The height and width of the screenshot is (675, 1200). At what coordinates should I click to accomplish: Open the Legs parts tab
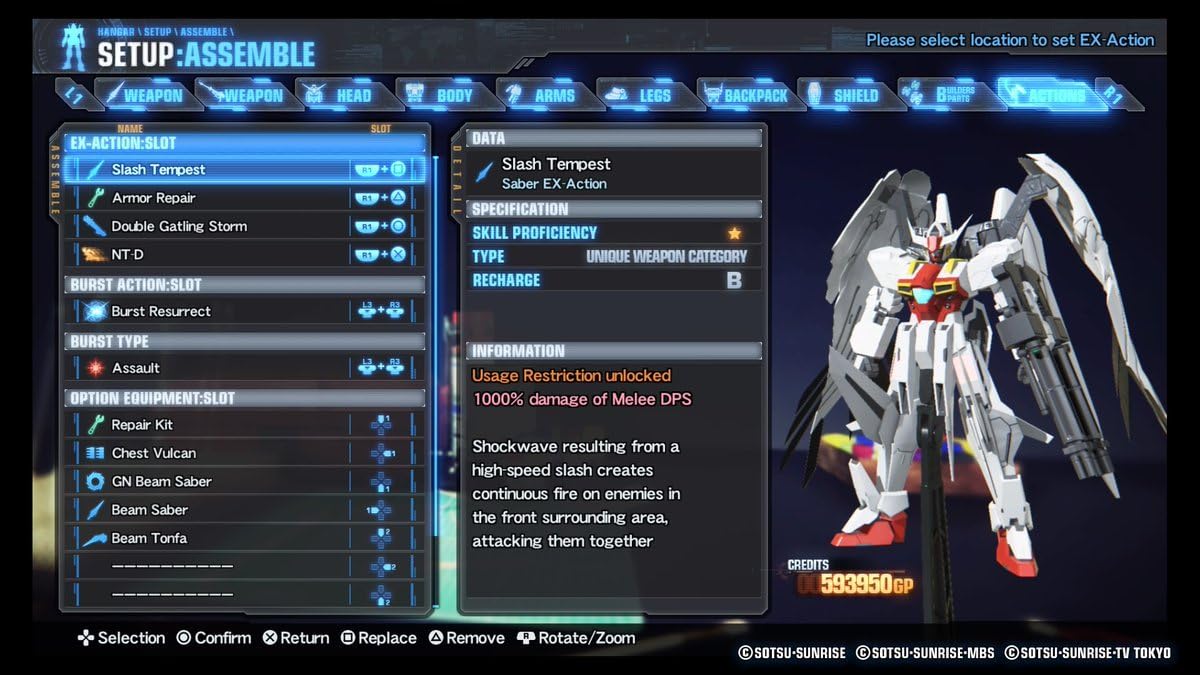(641, 95)
